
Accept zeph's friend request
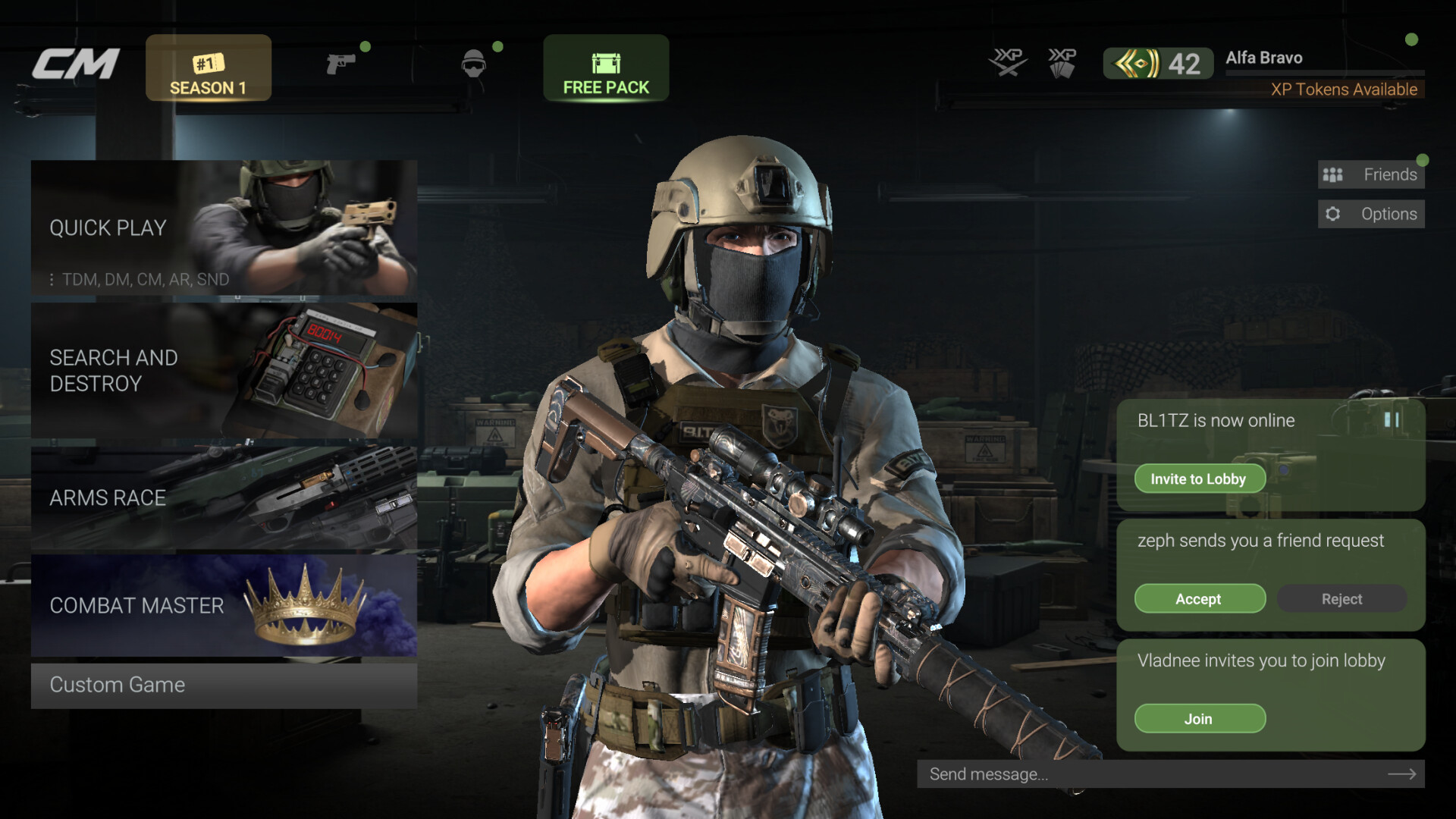pos(1200,598)
